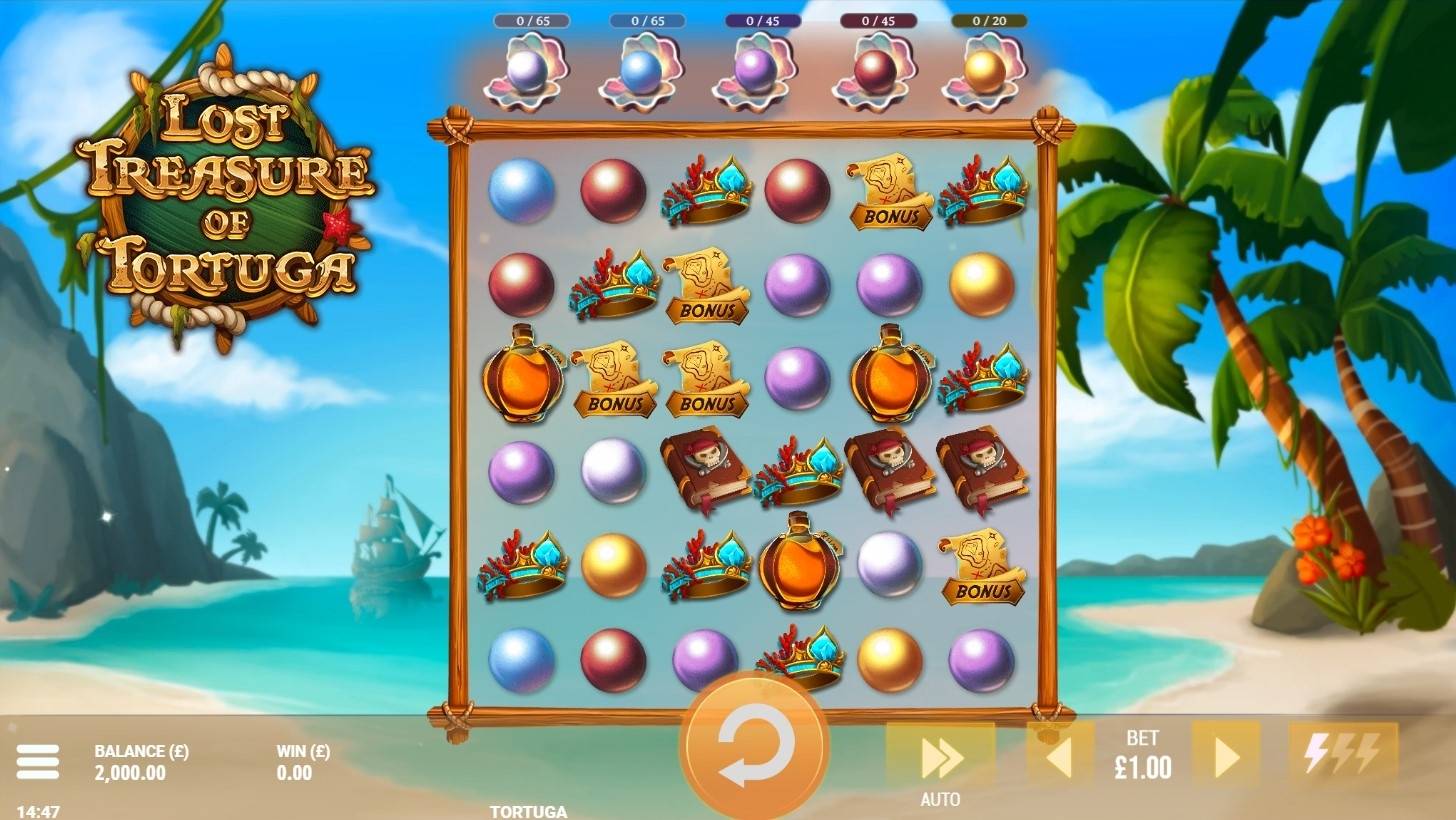Select the pirate skull book symbol
The height and width of the screenshot is (820, 1456).
click(x=704, y=468)
